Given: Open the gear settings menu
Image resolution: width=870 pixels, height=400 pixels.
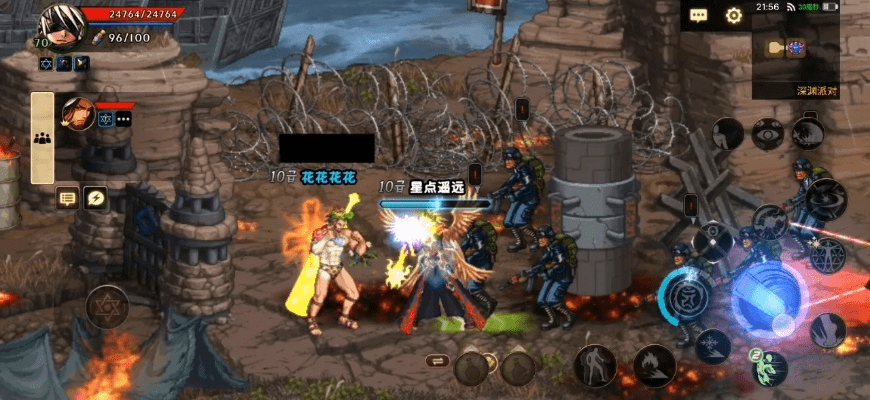Looking at the screenshot, I should tap(733, 15).
